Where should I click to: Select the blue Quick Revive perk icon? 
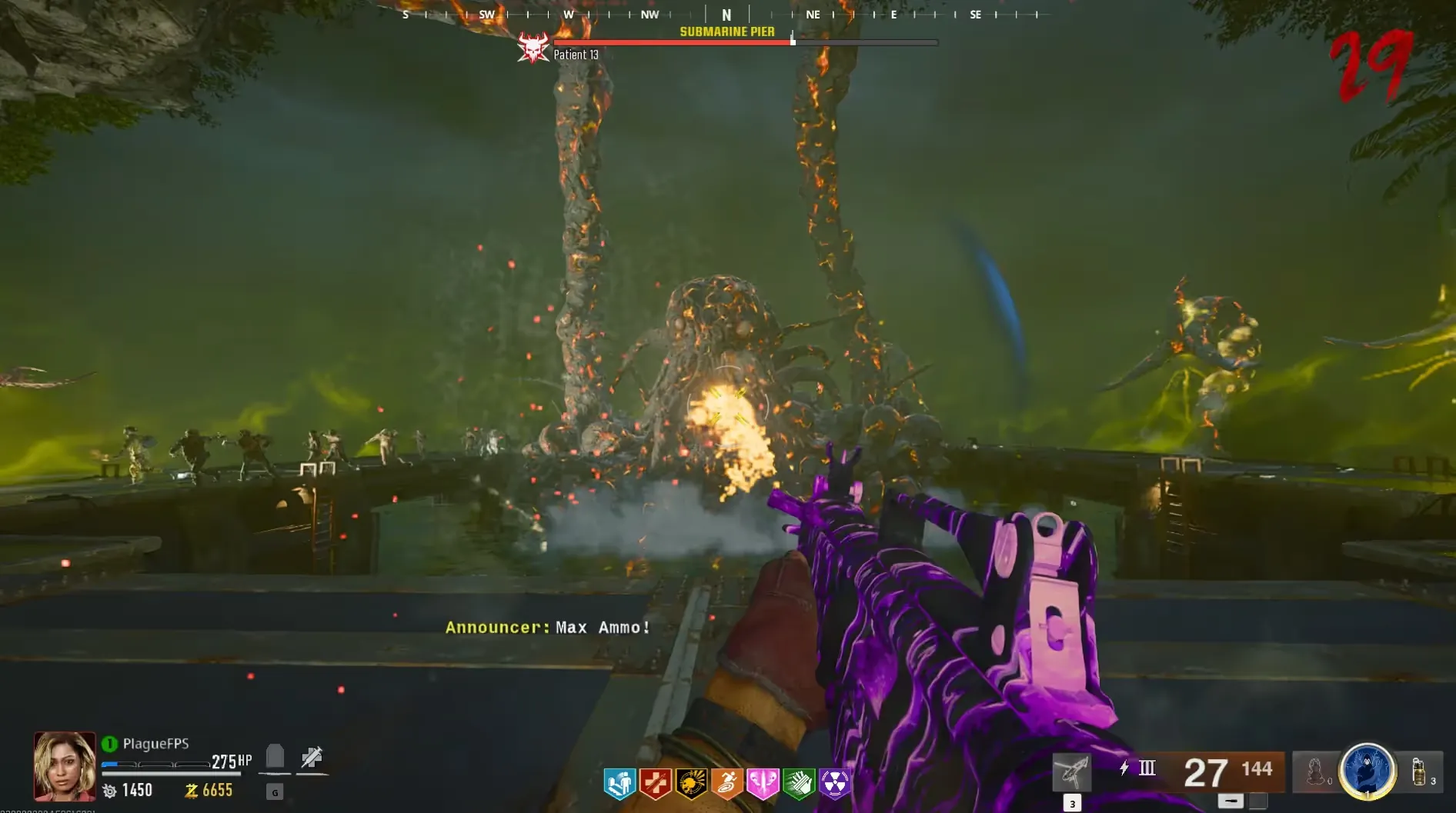click(x=619, y=784)
